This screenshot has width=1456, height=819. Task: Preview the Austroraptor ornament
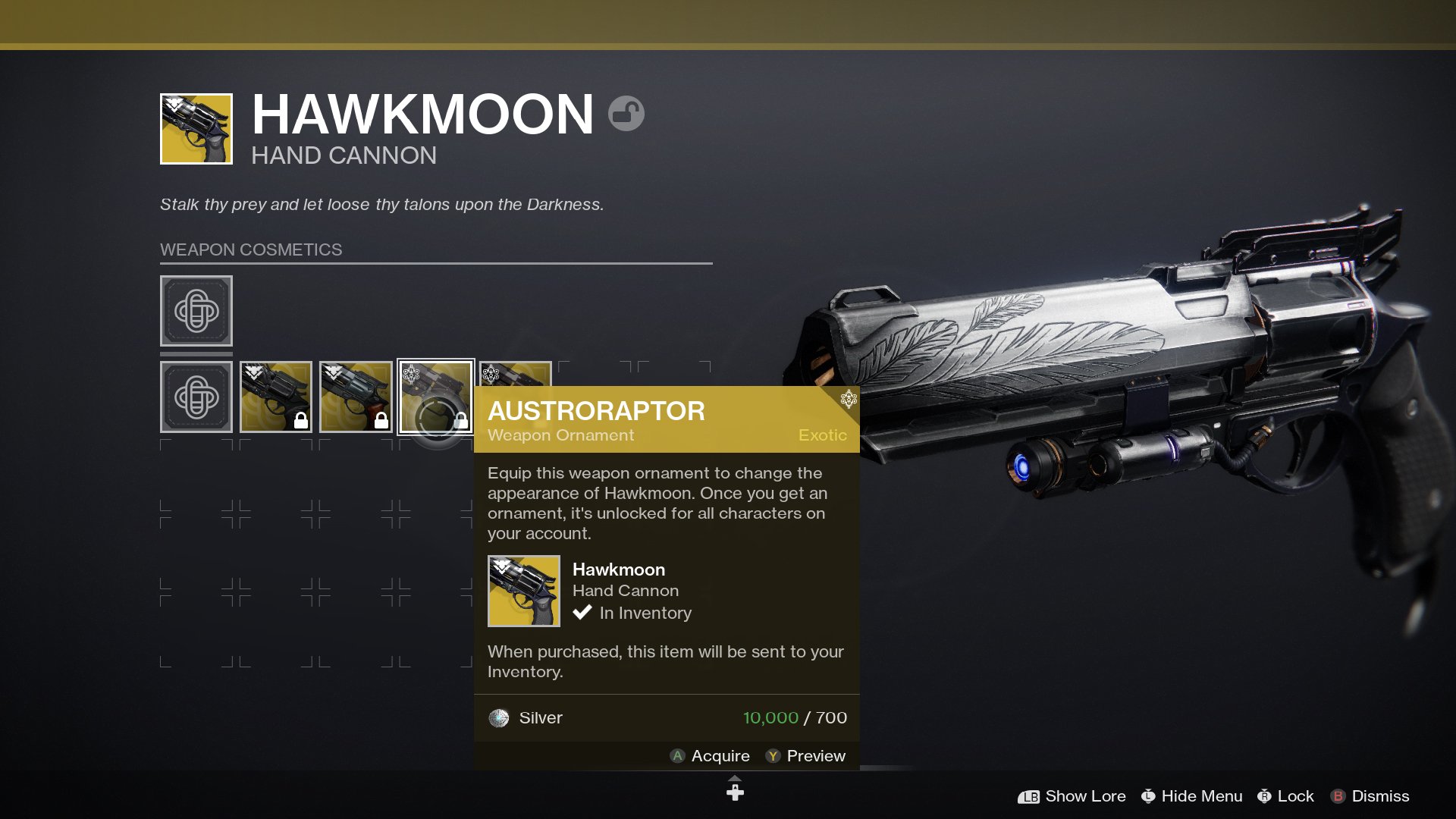click(x=805, y=756)
